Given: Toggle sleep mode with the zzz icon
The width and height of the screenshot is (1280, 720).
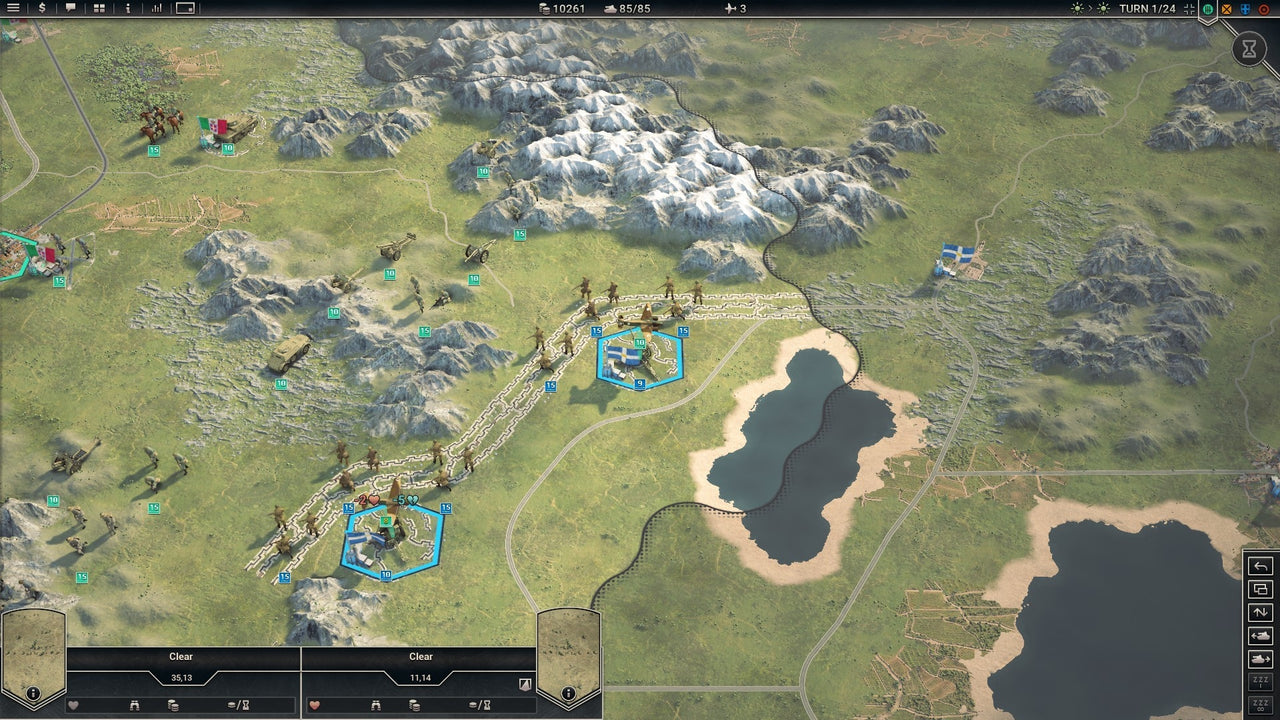Looking at the screenshot, I should (1260, 679).
